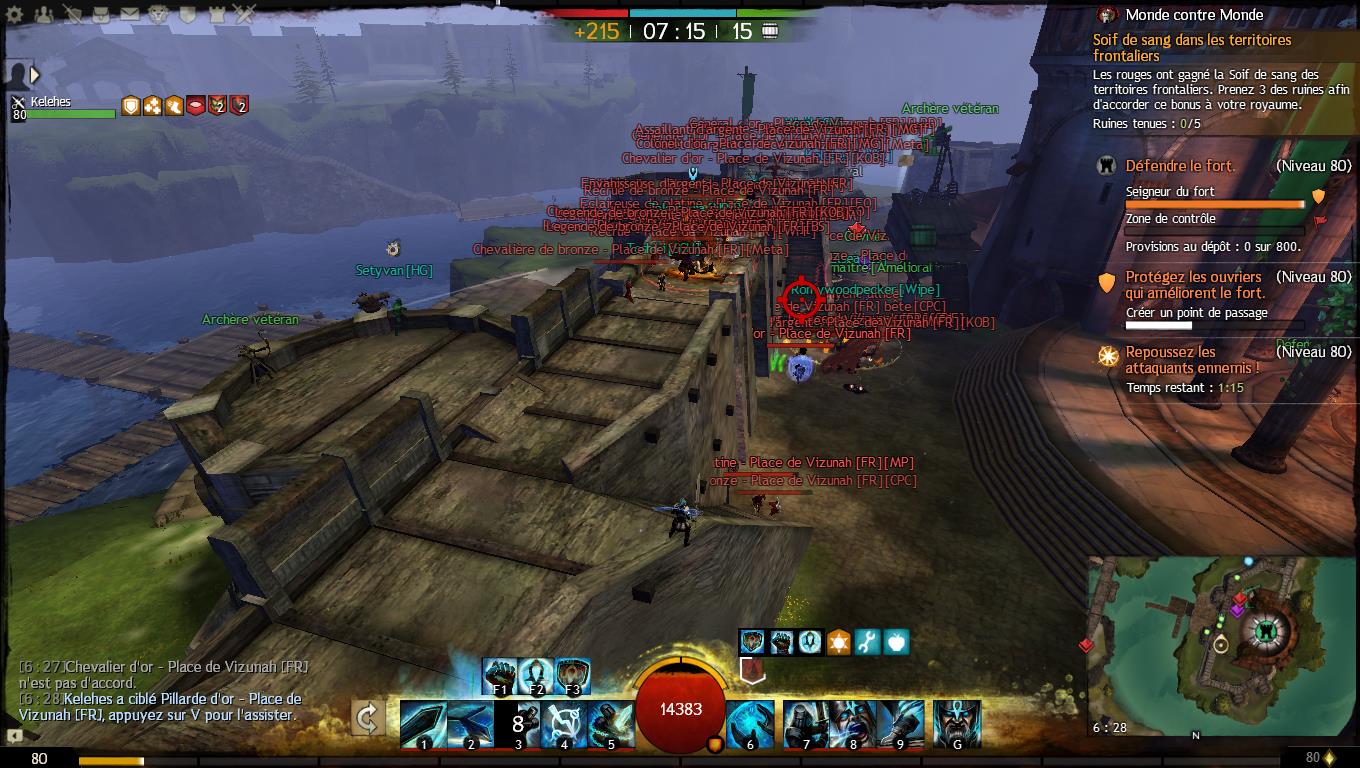This screenshot has width=1360, height=768.
Task: Open the hero panel sword-and-shield icon
Action: 72,14
